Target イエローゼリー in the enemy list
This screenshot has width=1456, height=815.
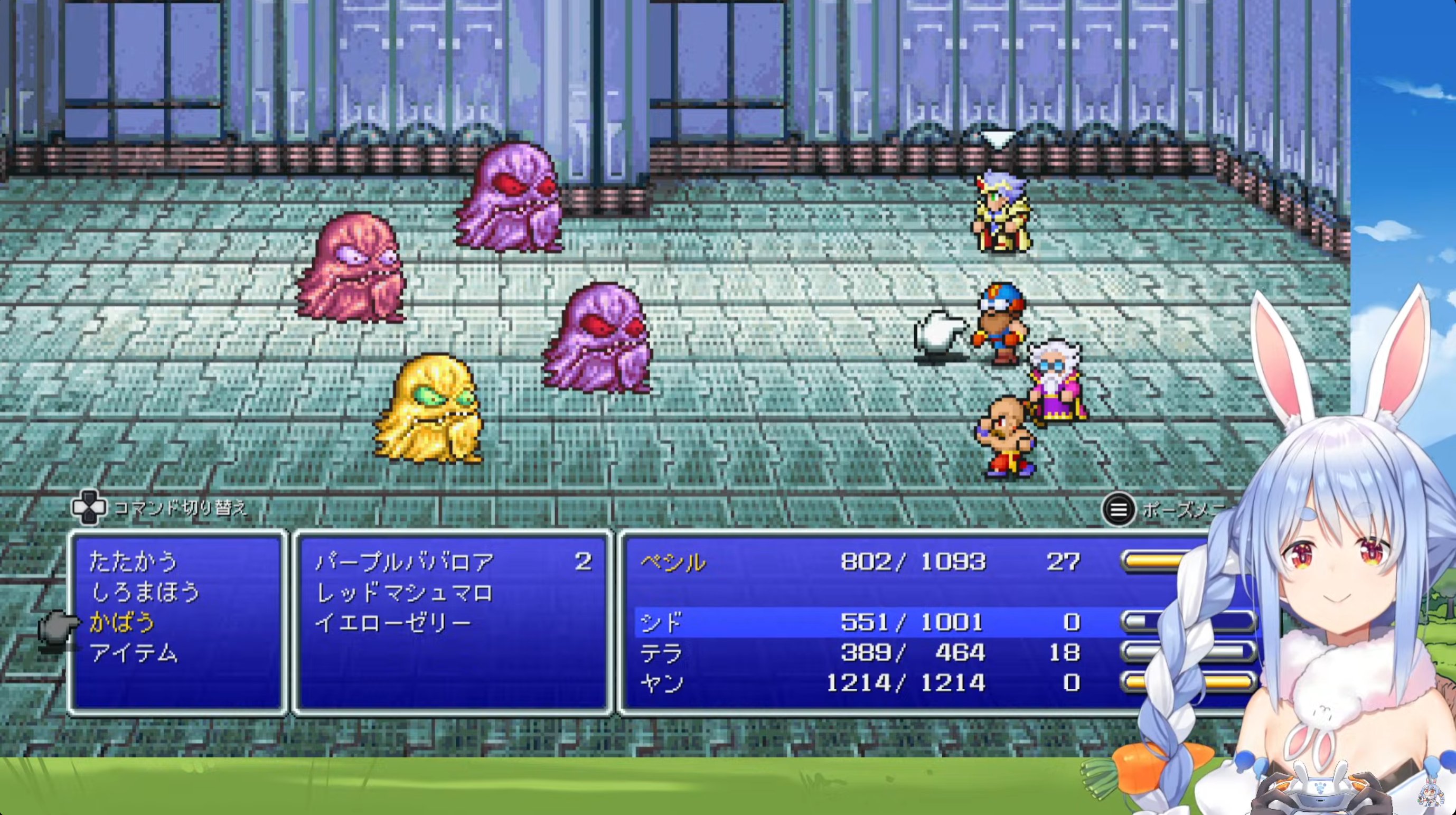393,622
